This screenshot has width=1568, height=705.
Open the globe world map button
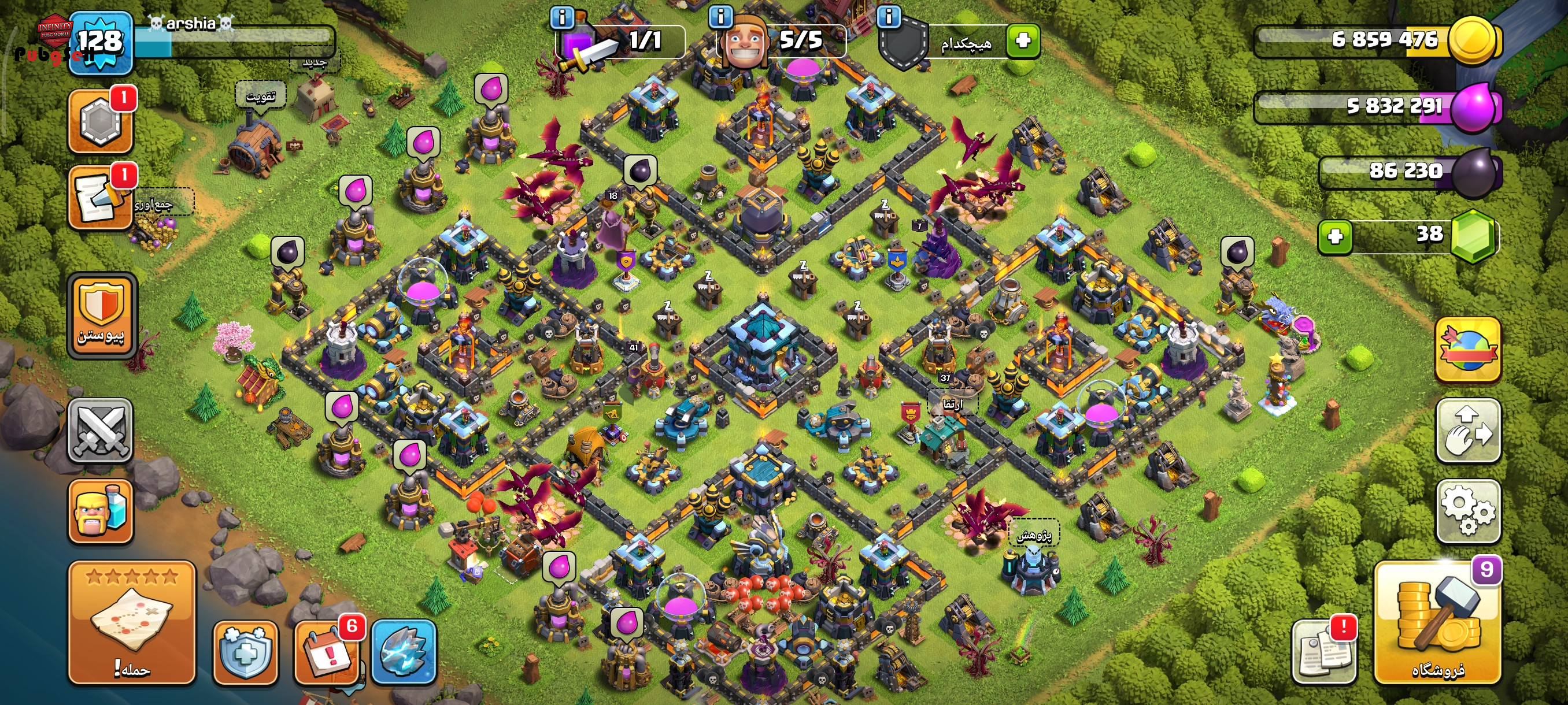(1467, 349)
